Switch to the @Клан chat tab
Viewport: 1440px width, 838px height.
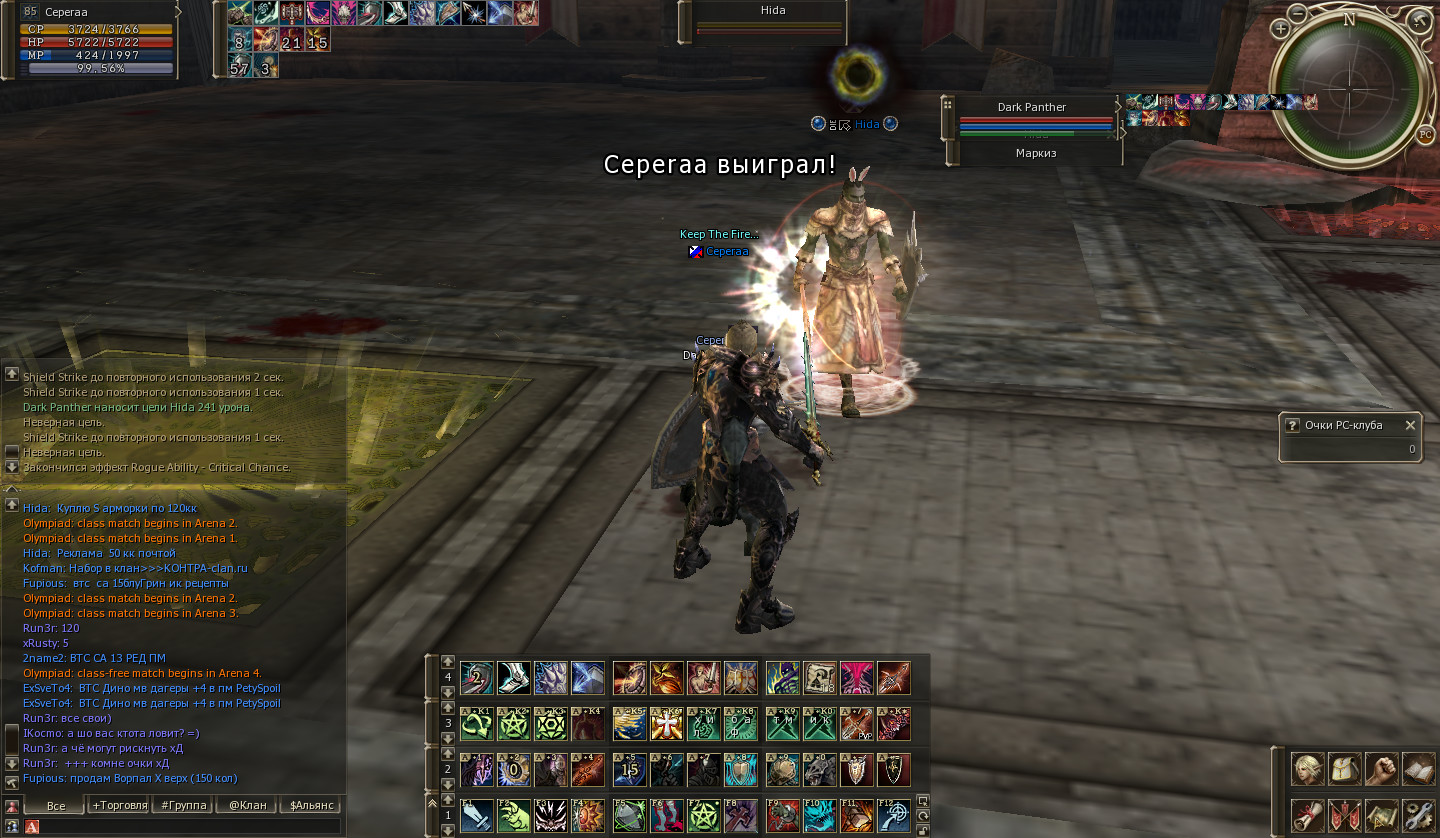click(x=247, y=805)
